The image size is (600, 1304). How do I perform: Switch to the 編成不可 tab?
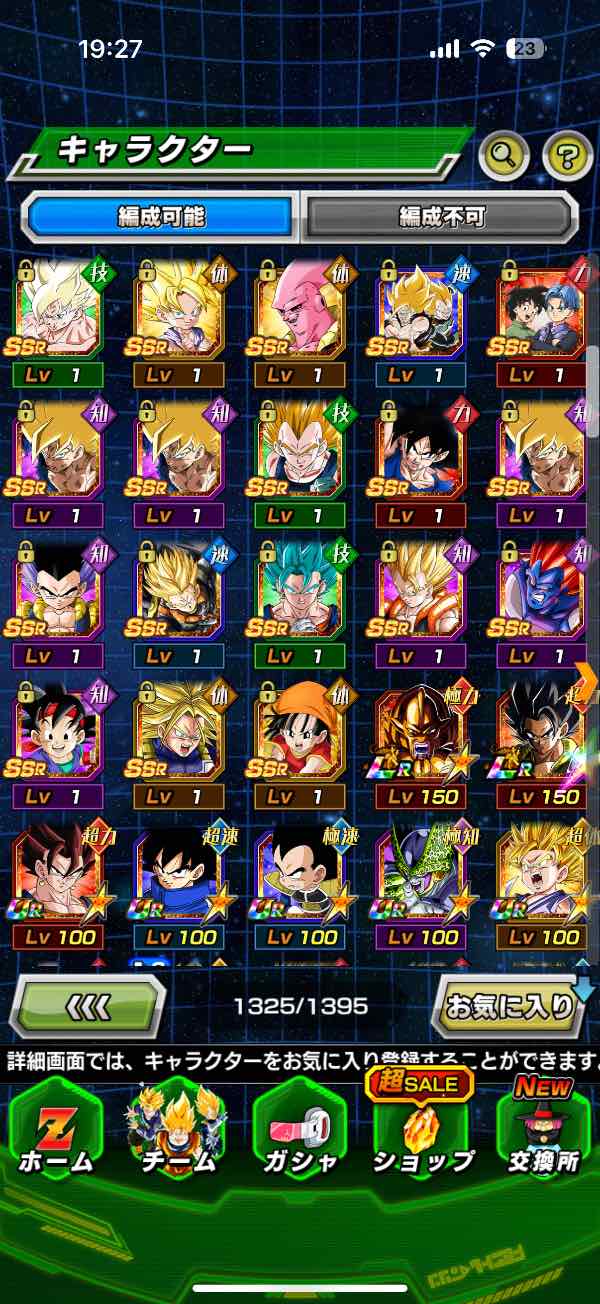(440, 215)
